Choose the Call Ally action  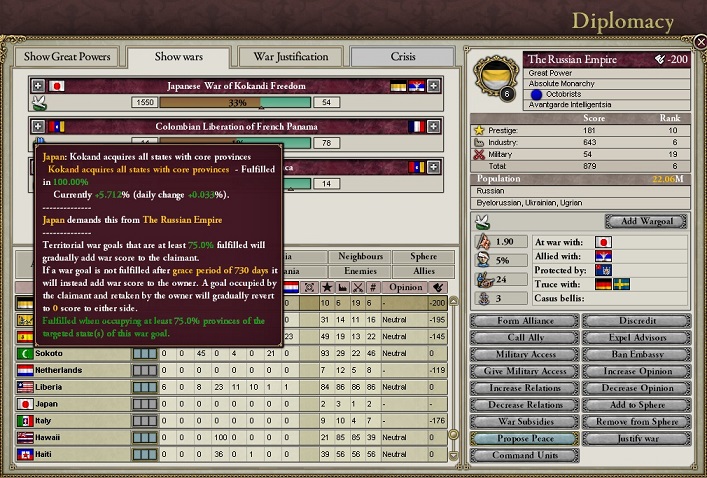[x=525, y=338]
